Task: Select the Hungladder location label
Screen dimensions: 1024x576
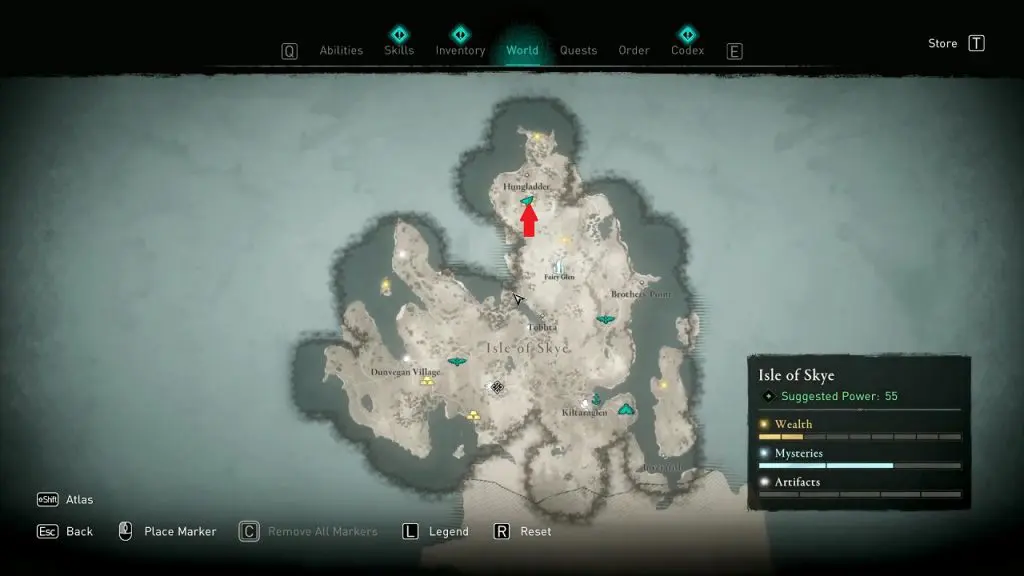Action: pyautogui.click(x=527, y=187)
